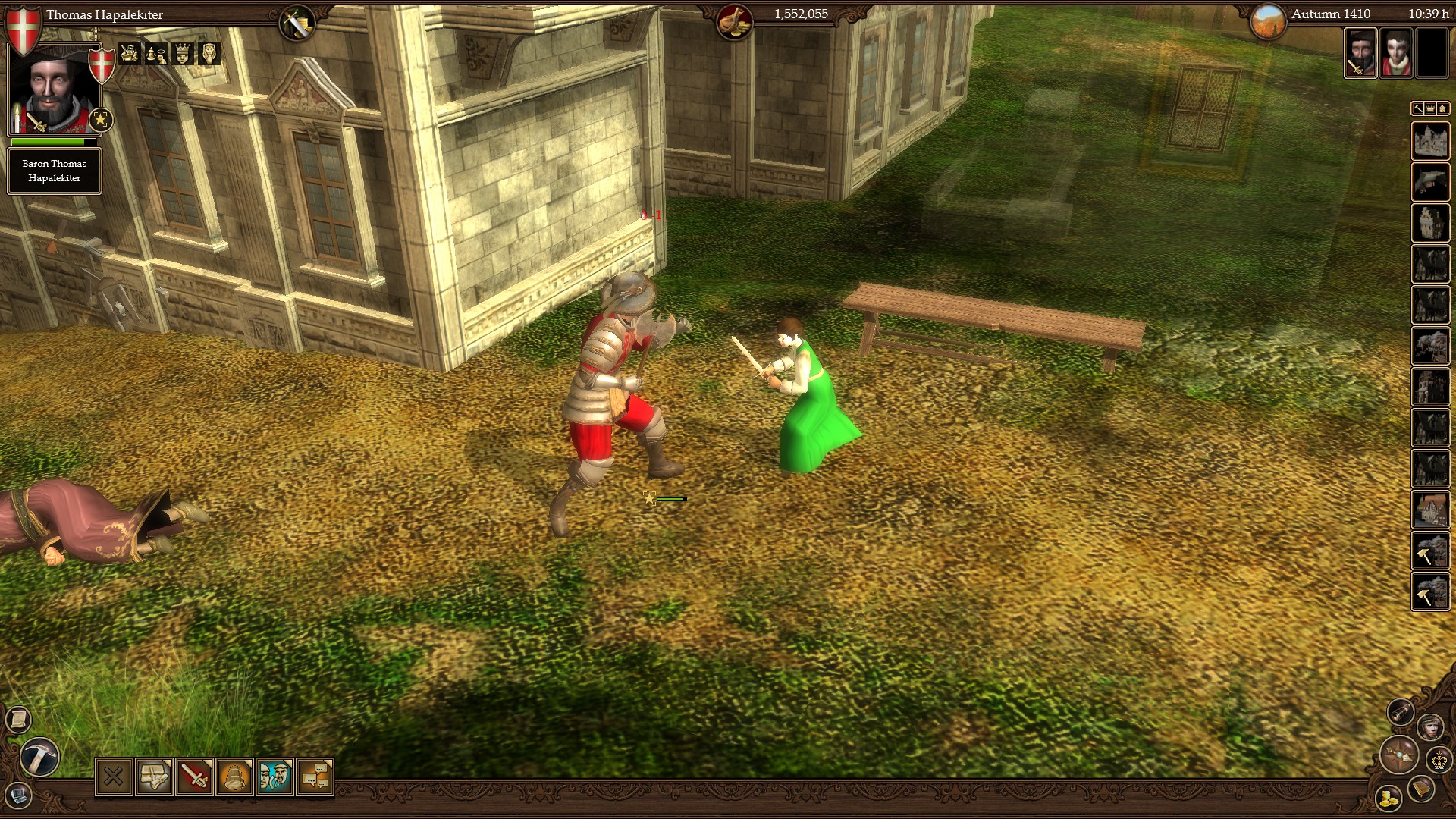Open the Baron Thomas Hapalekiter nameplate
This screenshot has width=1456, height=819.
click(x=55, y=170)
